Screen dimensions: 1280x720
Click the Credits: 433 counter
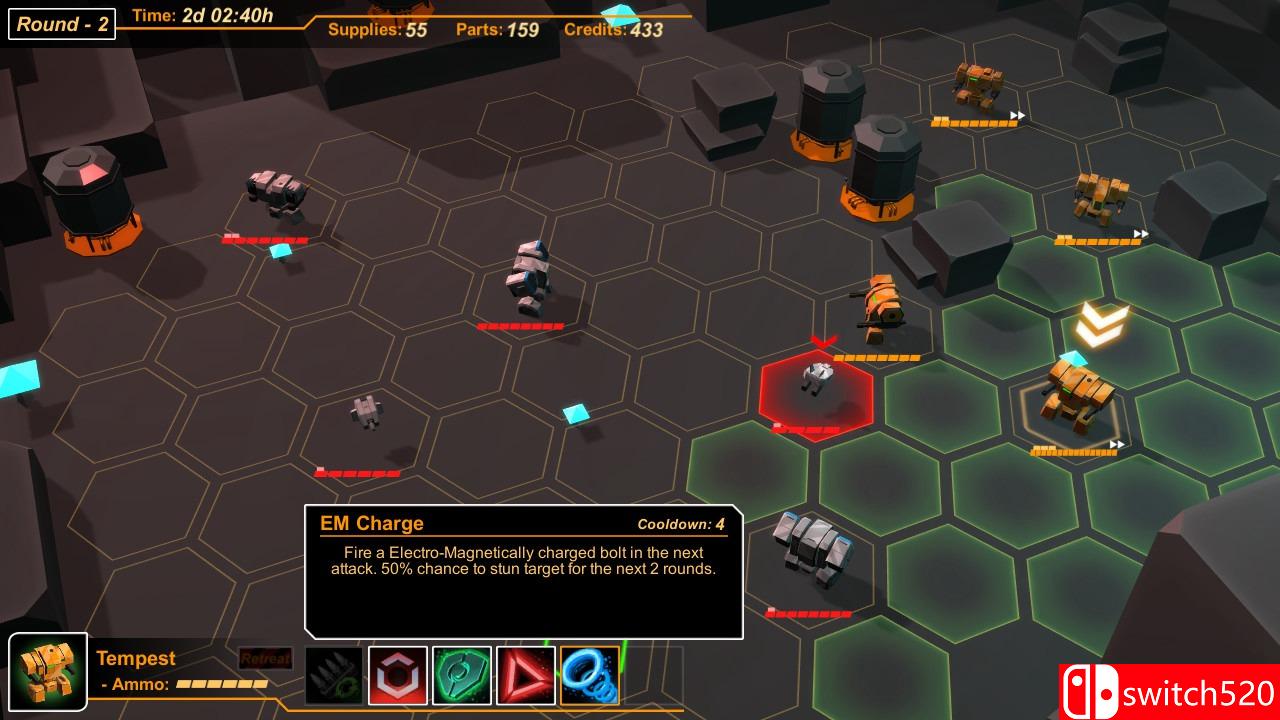(613, 30)
